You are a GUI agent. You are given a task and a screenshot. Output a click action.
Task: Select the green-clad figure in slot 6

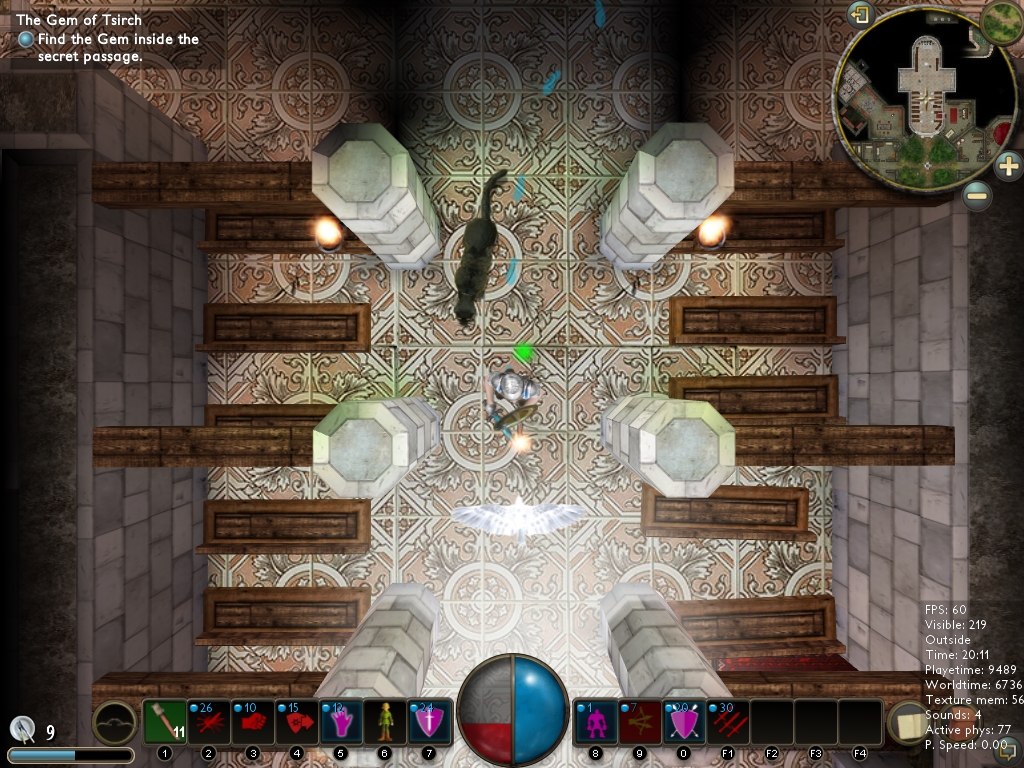coord(385,721)
